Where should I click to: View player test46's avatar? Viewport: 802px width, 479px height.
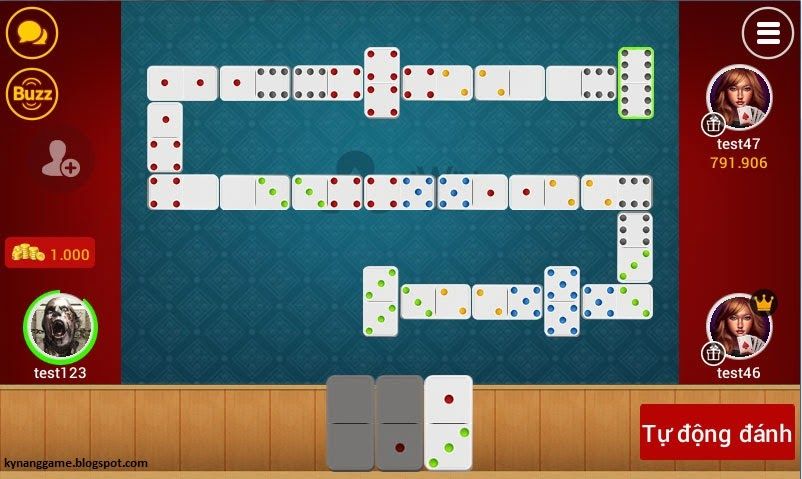tap(741, 328)
